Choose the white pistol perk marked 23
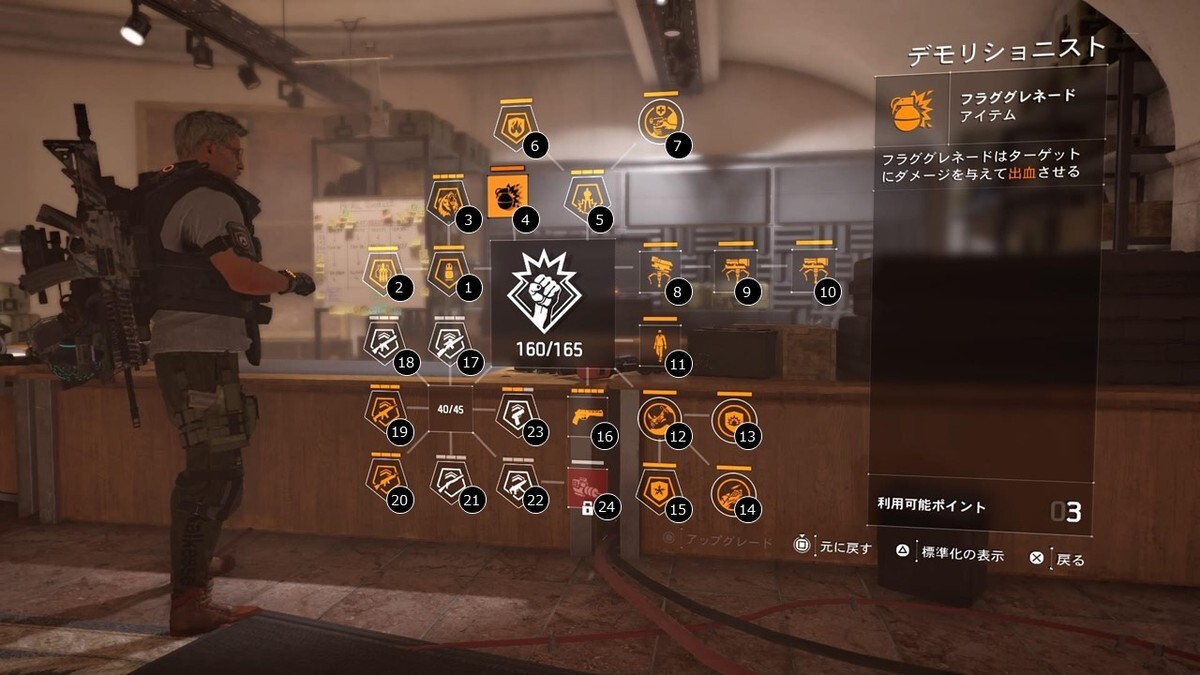This screenshot has height=675, width=1200. coord(516,412)
